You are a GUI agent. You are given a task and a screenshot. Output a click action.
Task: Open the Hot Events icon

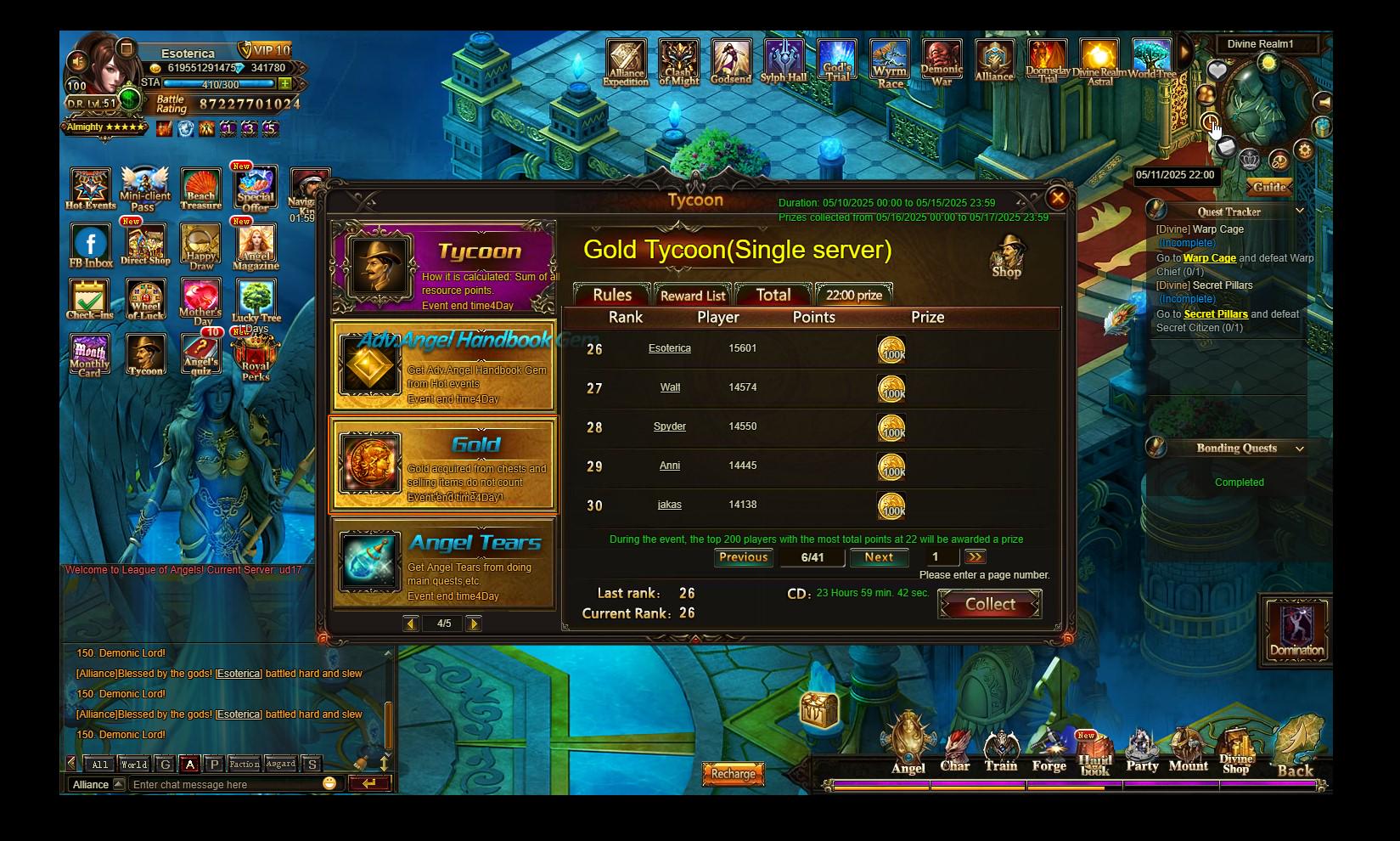[x=90, y=189]
